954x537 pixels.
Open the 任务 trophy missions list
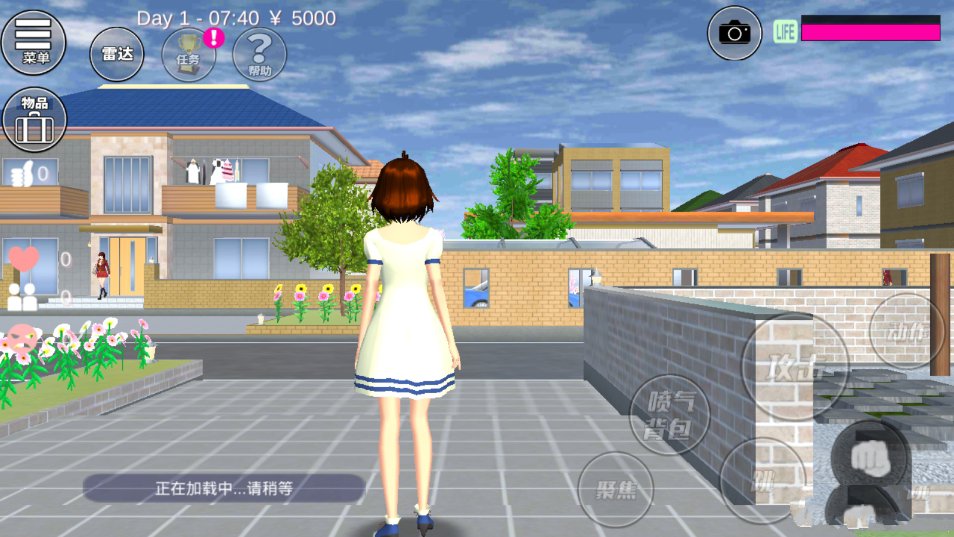click(189, 54)
